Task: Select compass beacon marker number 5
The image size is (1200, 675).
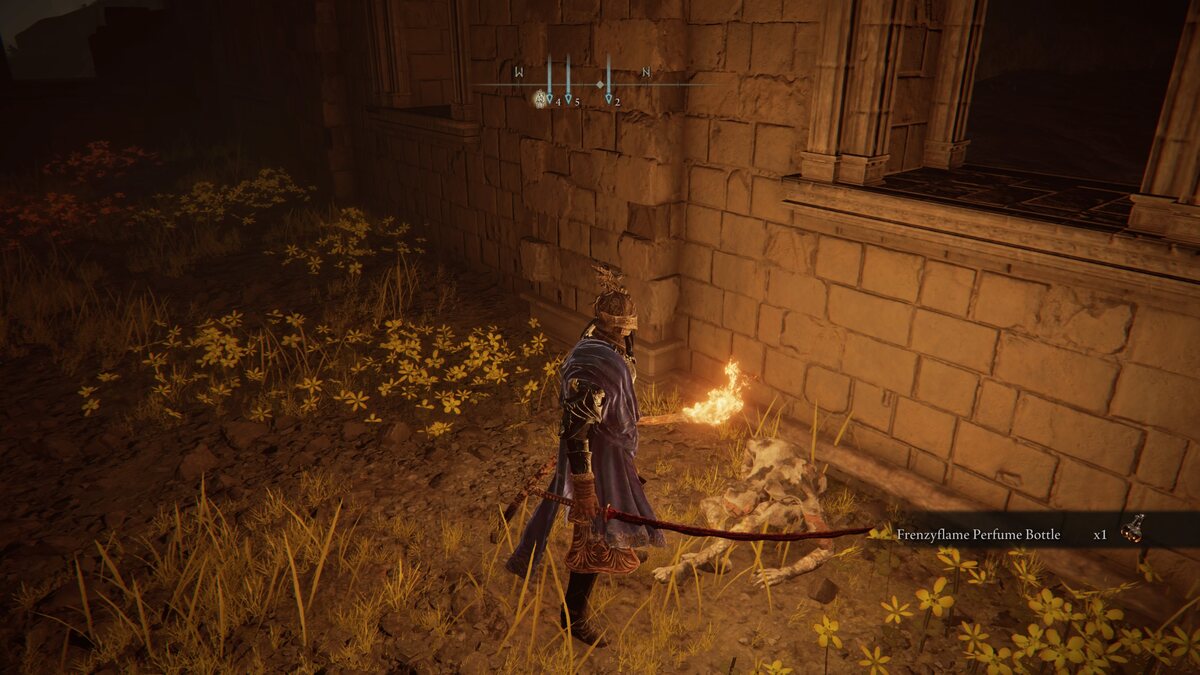Action: (x=568, y=98)
